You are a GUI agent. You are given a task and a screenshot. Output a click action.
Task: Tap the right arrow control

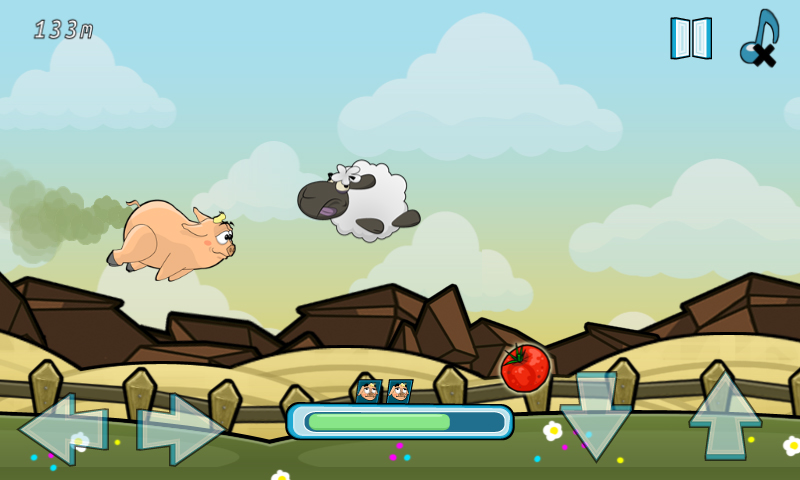[x=180, y=429]
